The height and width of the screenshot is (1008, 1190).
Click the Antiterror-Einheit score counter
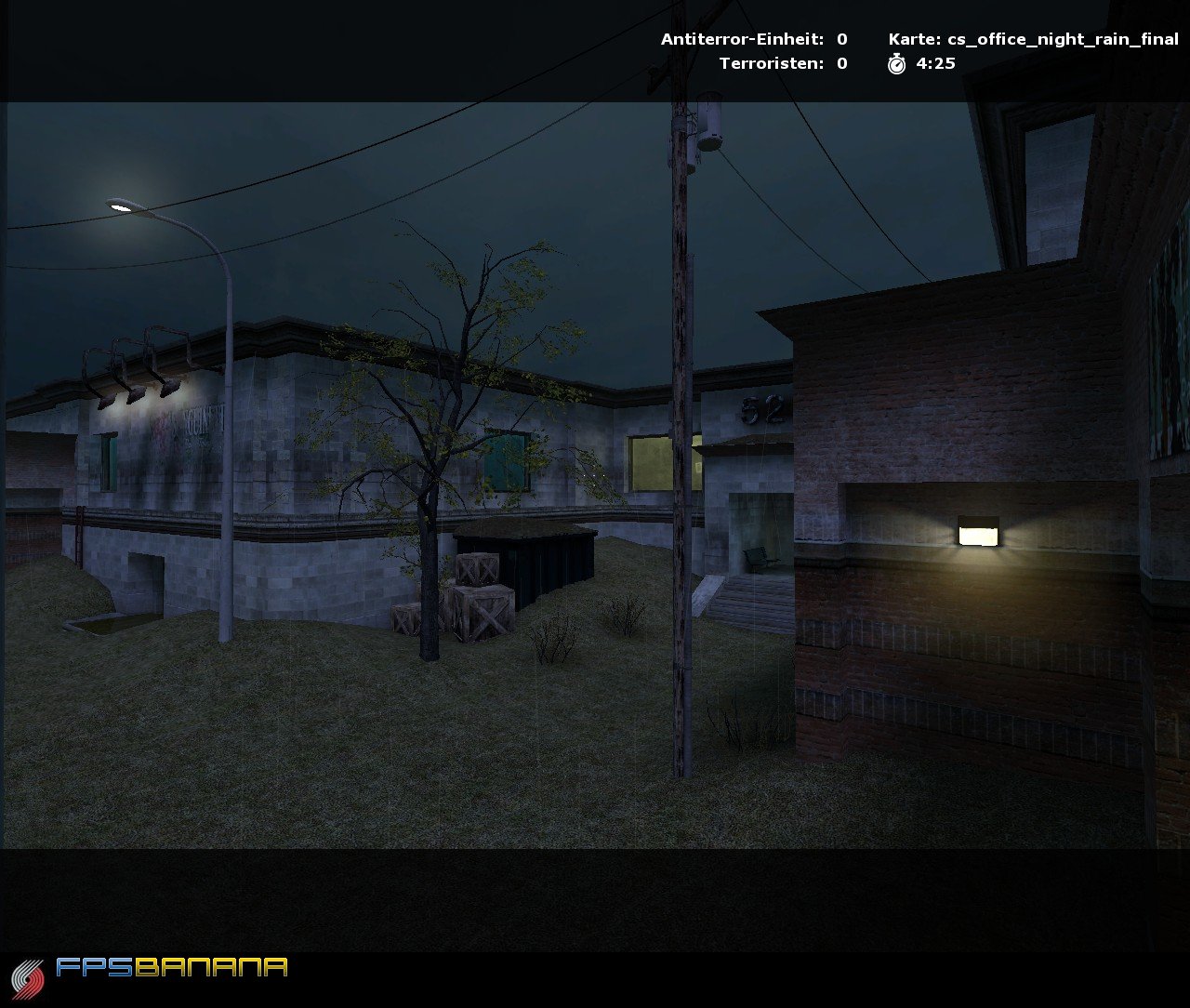coord(840,40)
